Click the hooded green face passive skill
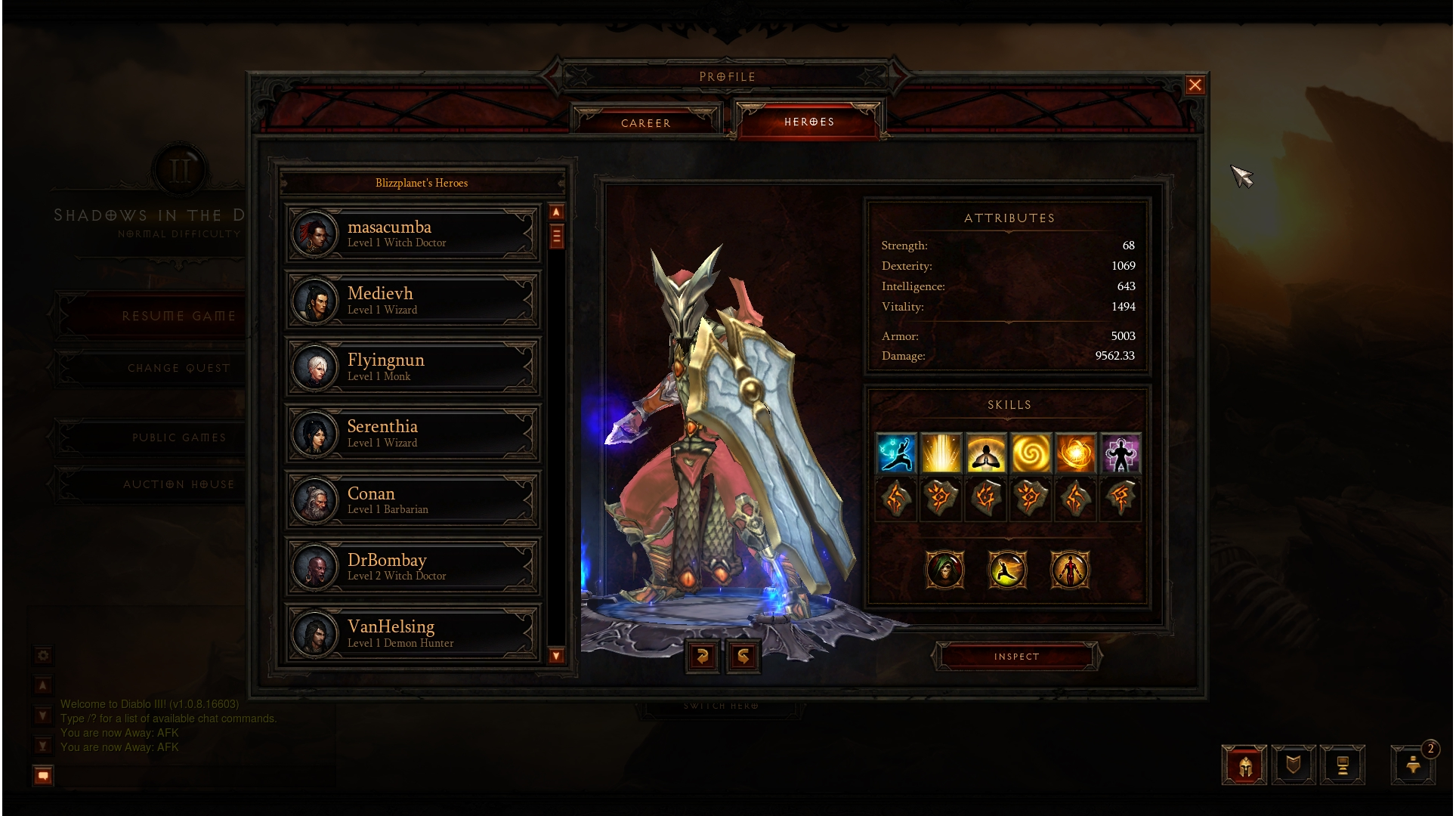Viewport: 1456px width, 816px height. [944, 569]
